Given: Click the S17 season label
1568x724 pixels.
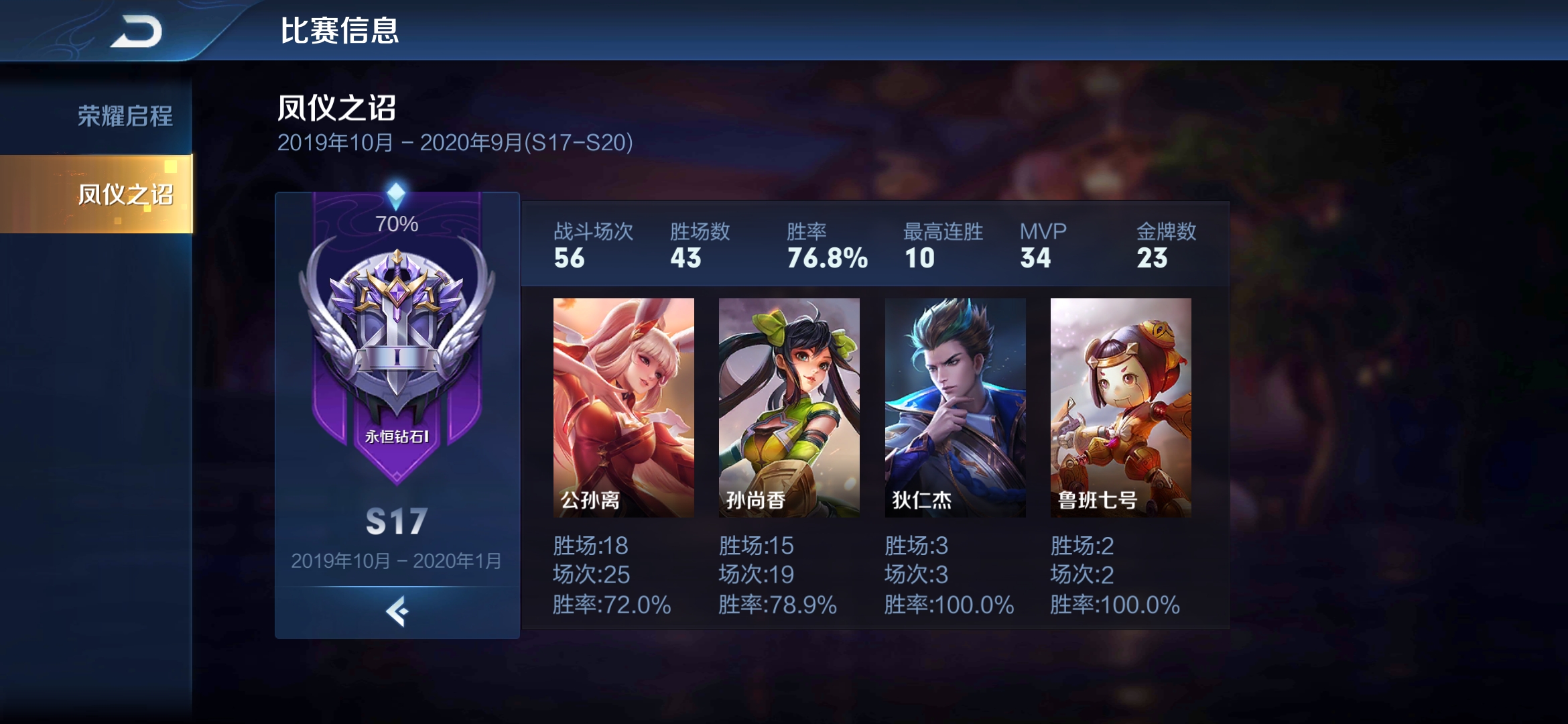Looking at the screenshot, I should (397, 522).
